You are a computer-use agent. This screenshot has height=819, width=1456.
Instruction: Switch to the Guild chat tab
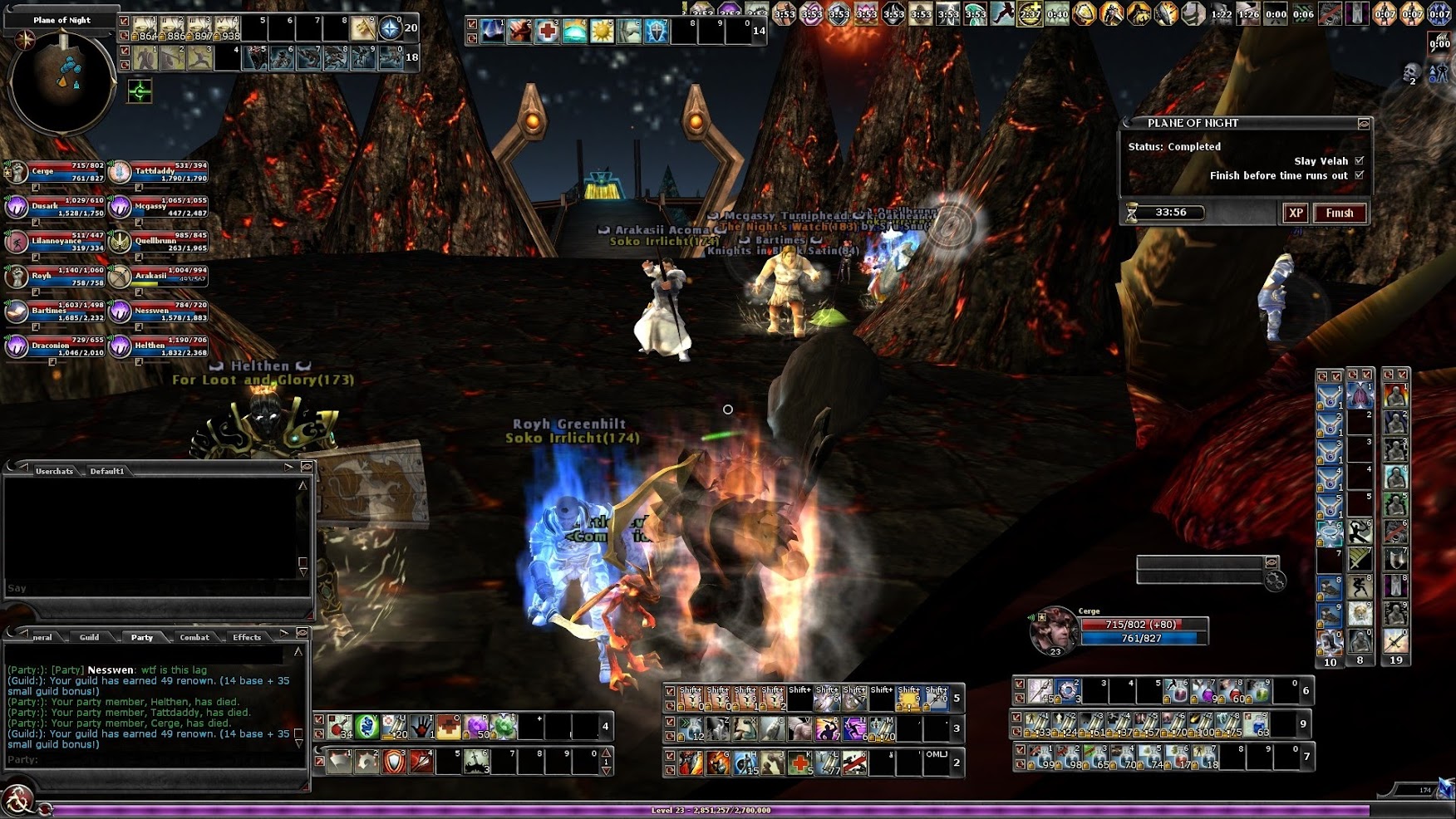click(89, 637)
